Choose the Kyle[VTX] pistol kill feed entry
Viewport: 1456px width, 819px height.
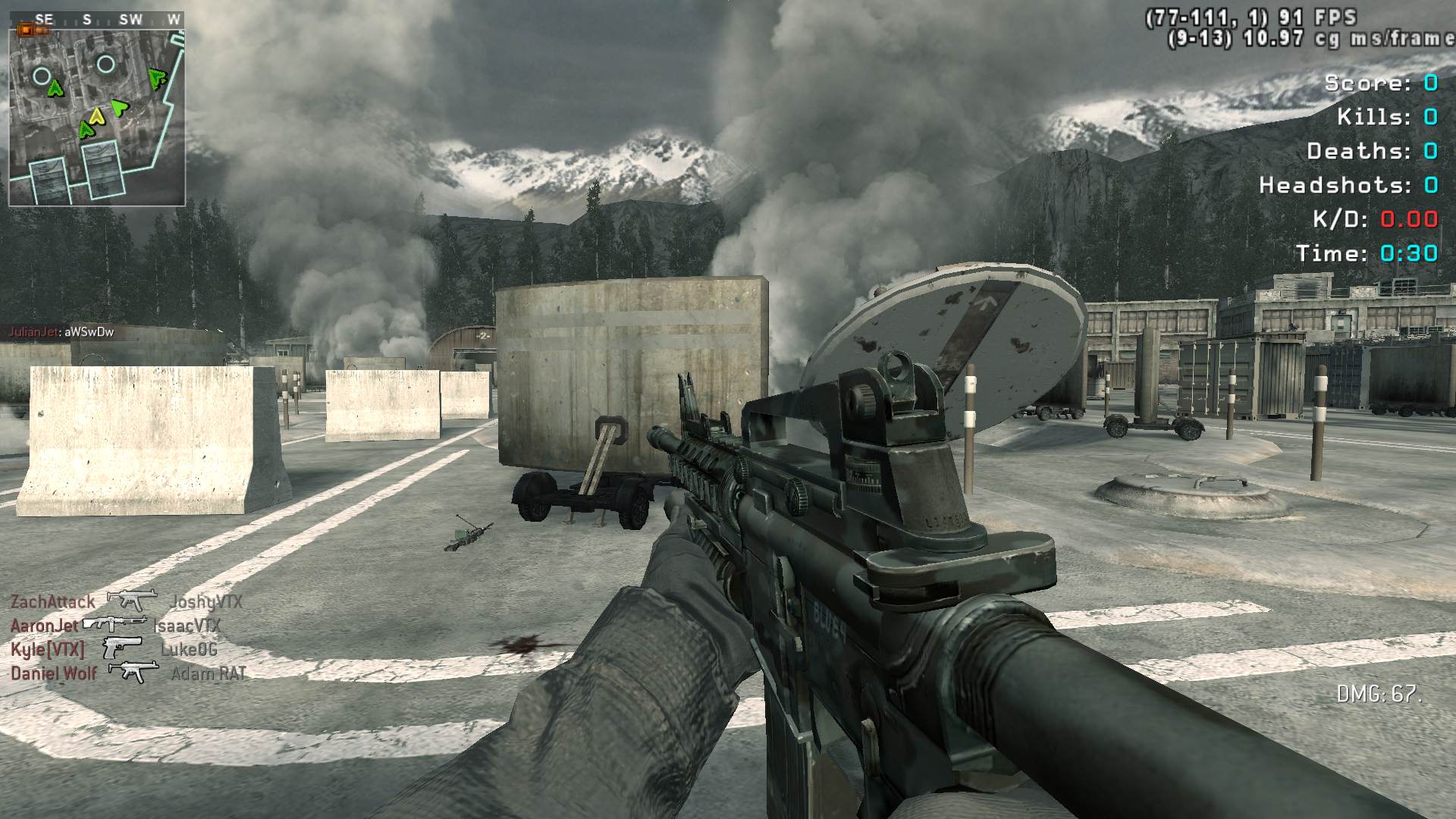click(x=114, y=649)
